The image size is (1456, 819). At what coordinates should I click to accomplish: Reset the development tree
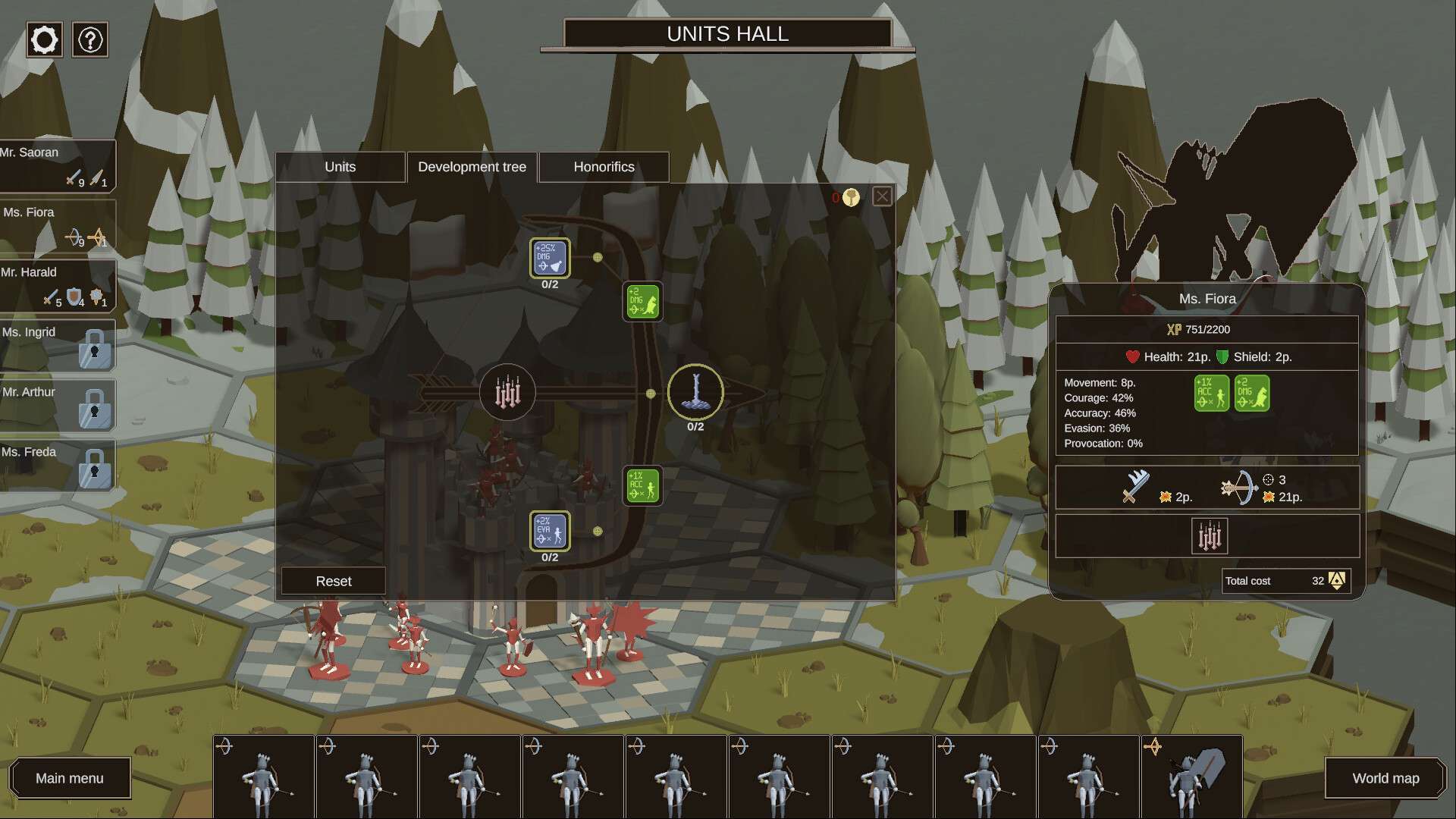point(334,581)
